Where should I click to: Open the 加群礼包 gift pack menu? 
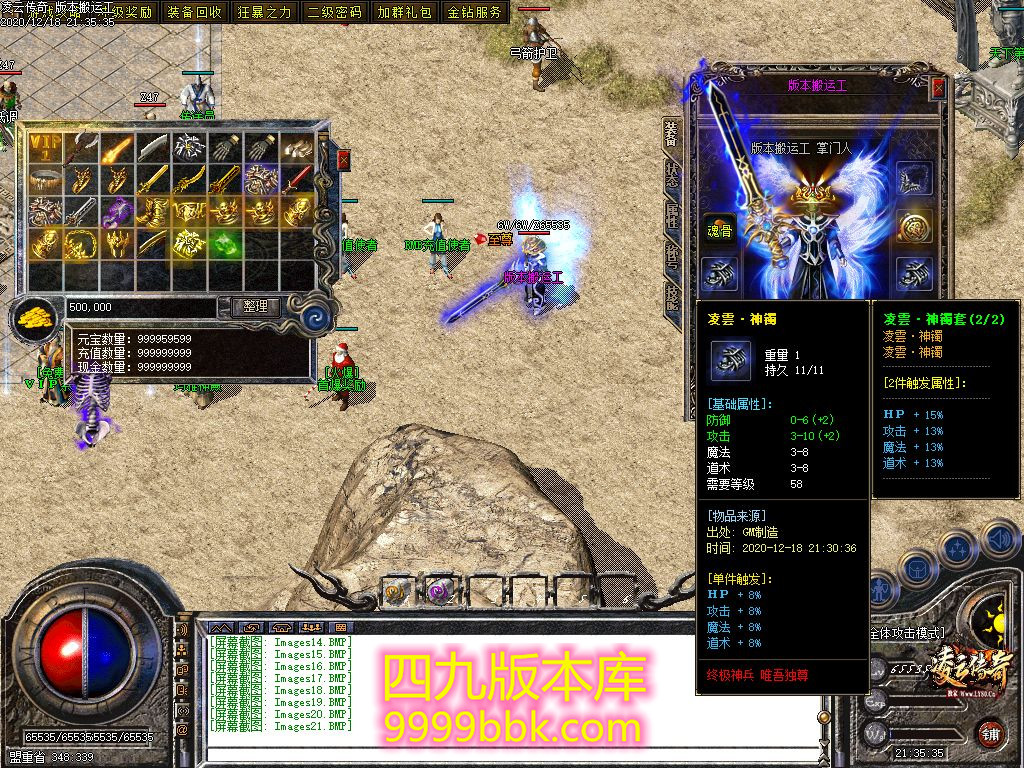click(405, 12)
